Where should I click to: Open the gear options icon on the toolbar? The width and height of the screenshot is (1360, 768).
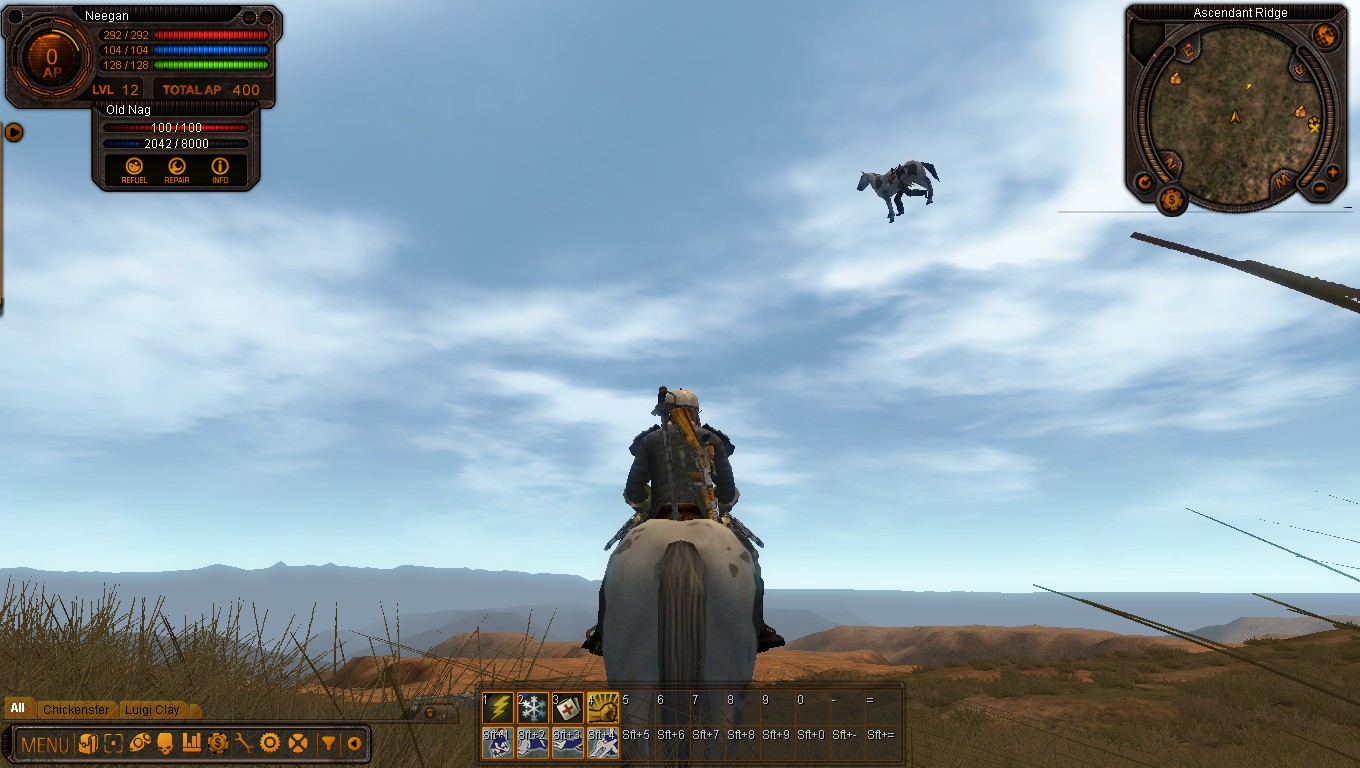[x=271, y=742]
